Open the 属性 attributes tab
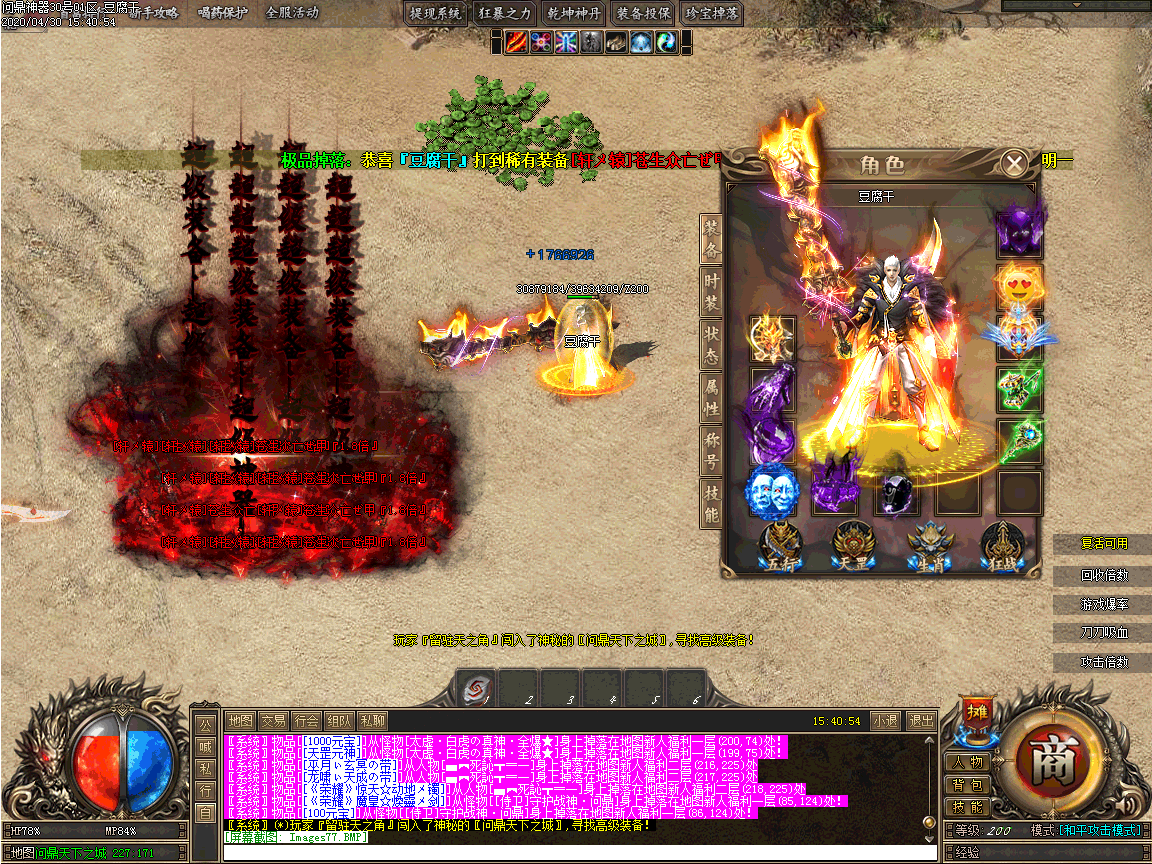 (x=711, y=396)
